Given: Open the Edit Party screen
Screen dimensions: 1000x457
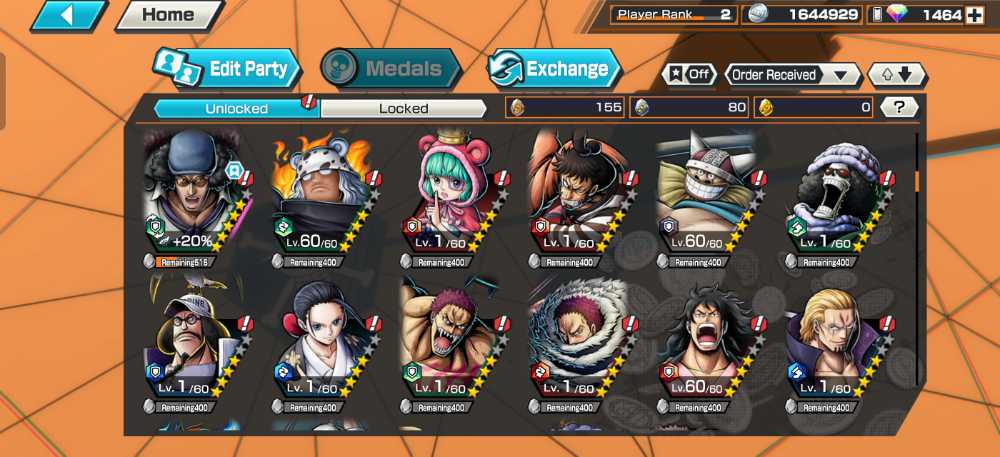Looking at the screenshot, I should pos(228,69).
